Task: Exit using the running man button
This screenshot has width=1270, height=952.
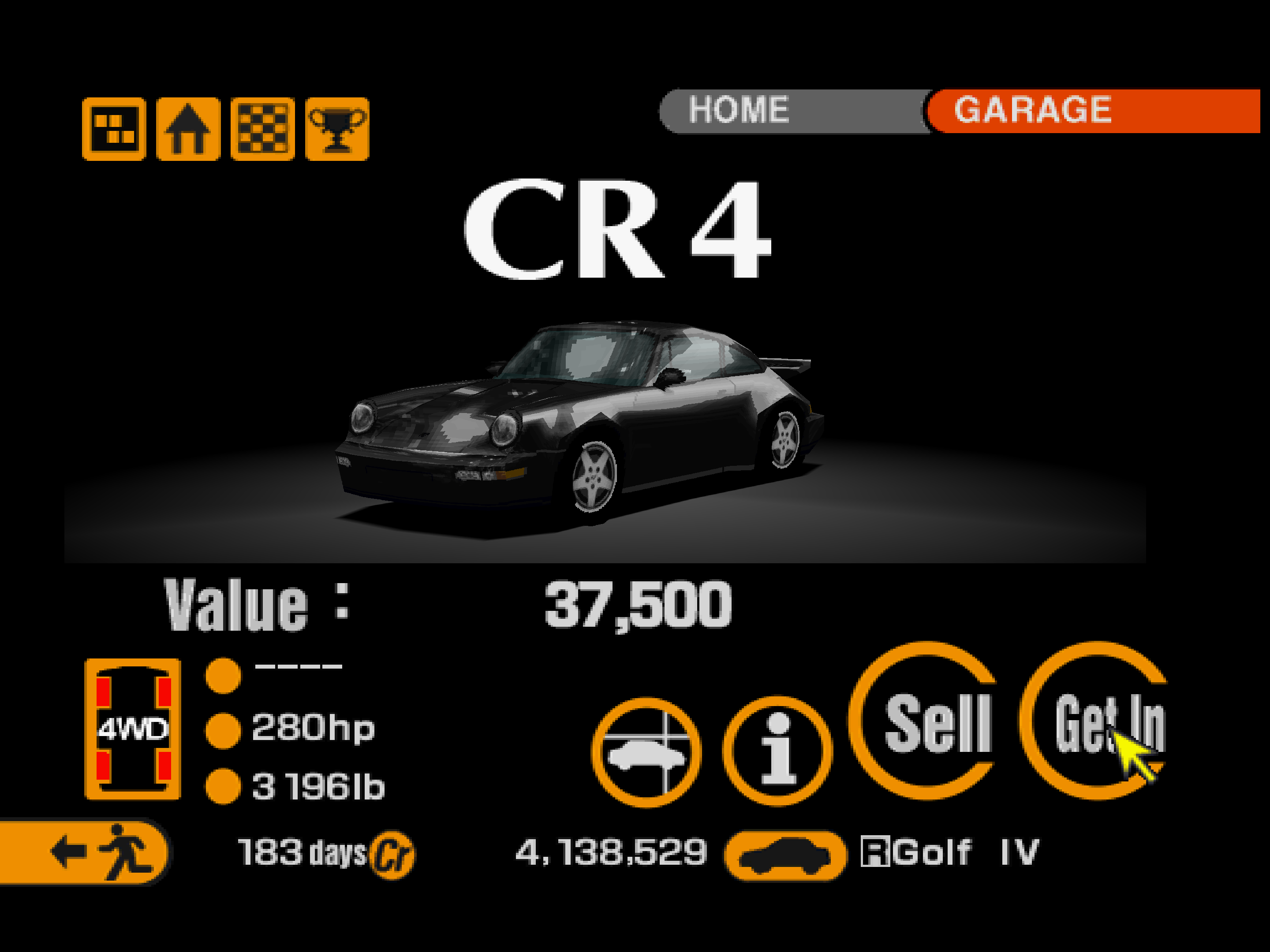Action: click(x=83, y=851)
